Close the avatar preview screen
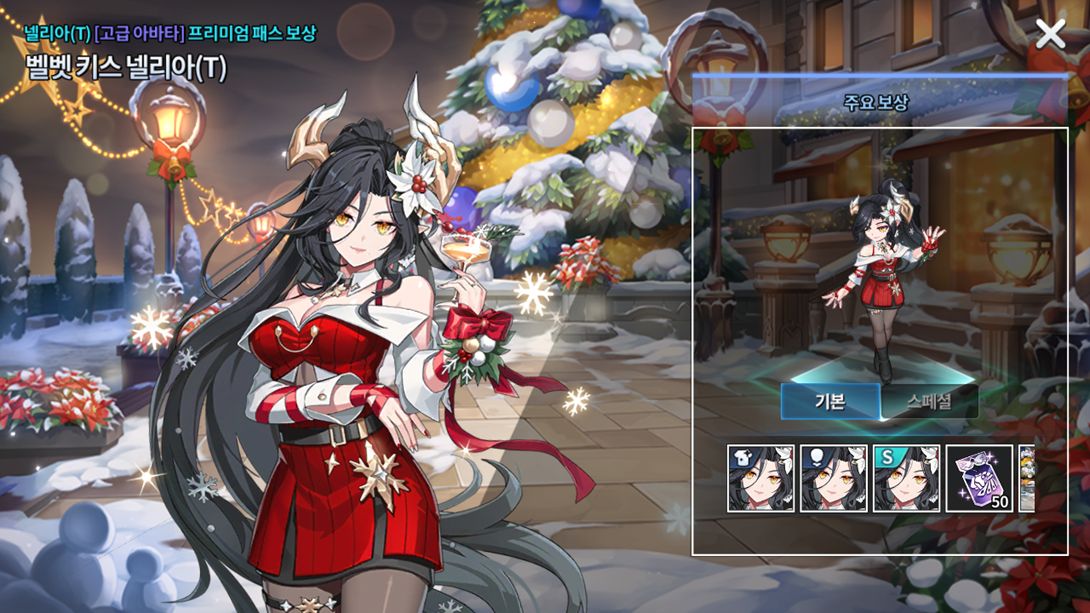Viewport: 1090px width, 613px height. point(1050,34)
